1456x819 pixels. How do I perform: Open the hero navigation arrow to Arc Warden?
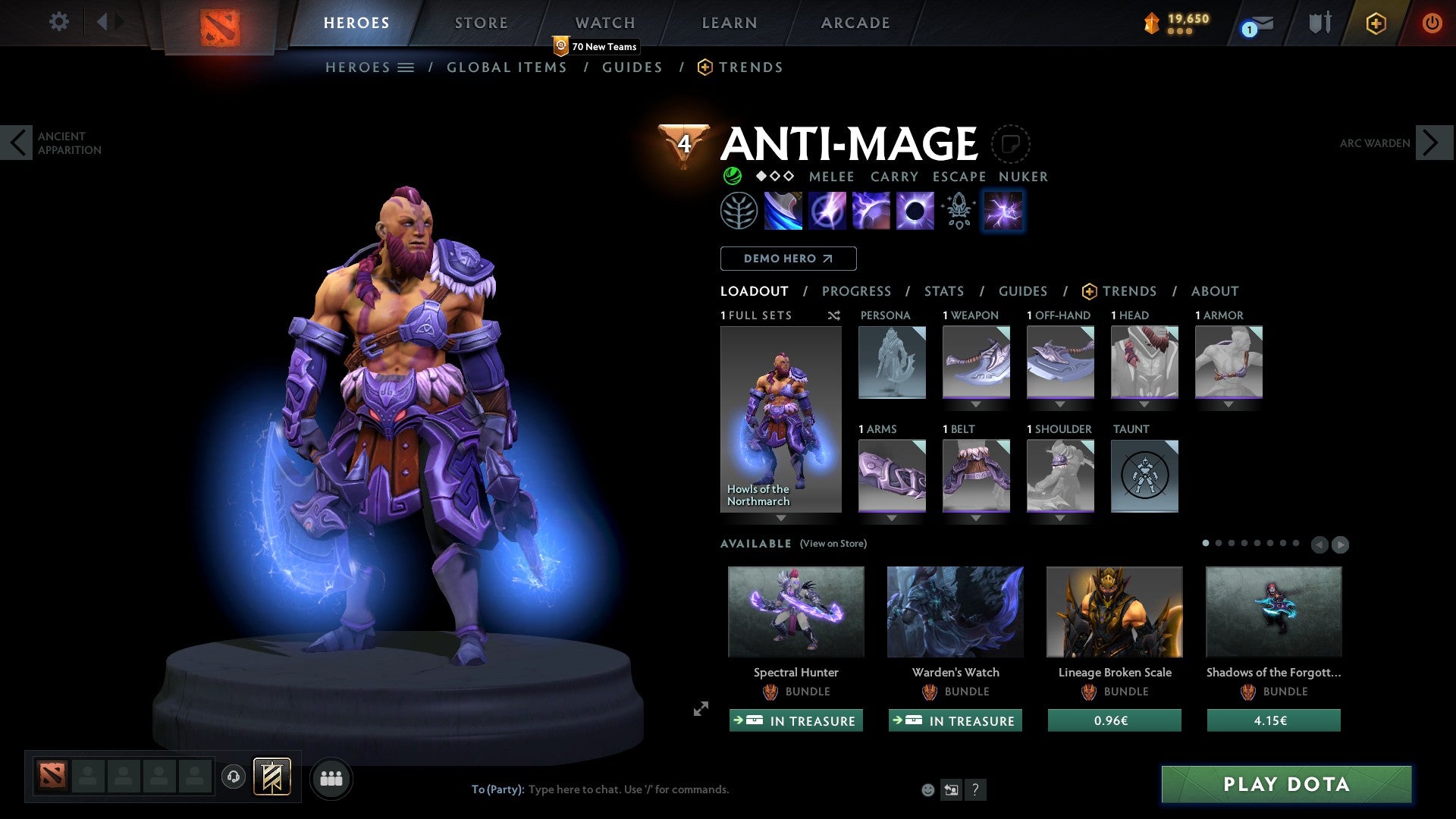tap(1432, 143)
